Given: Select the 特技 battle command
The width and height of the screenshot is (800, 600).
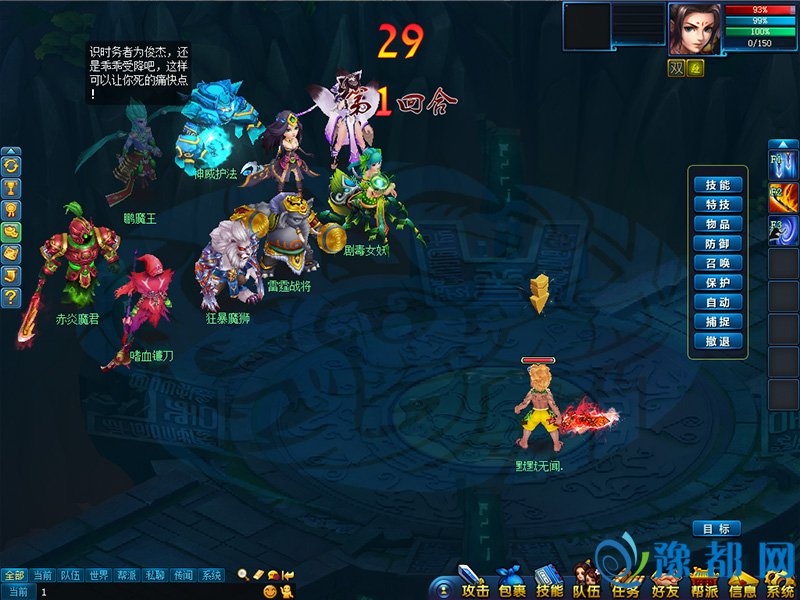Looking at the screenshot, I should click(717, 204).
